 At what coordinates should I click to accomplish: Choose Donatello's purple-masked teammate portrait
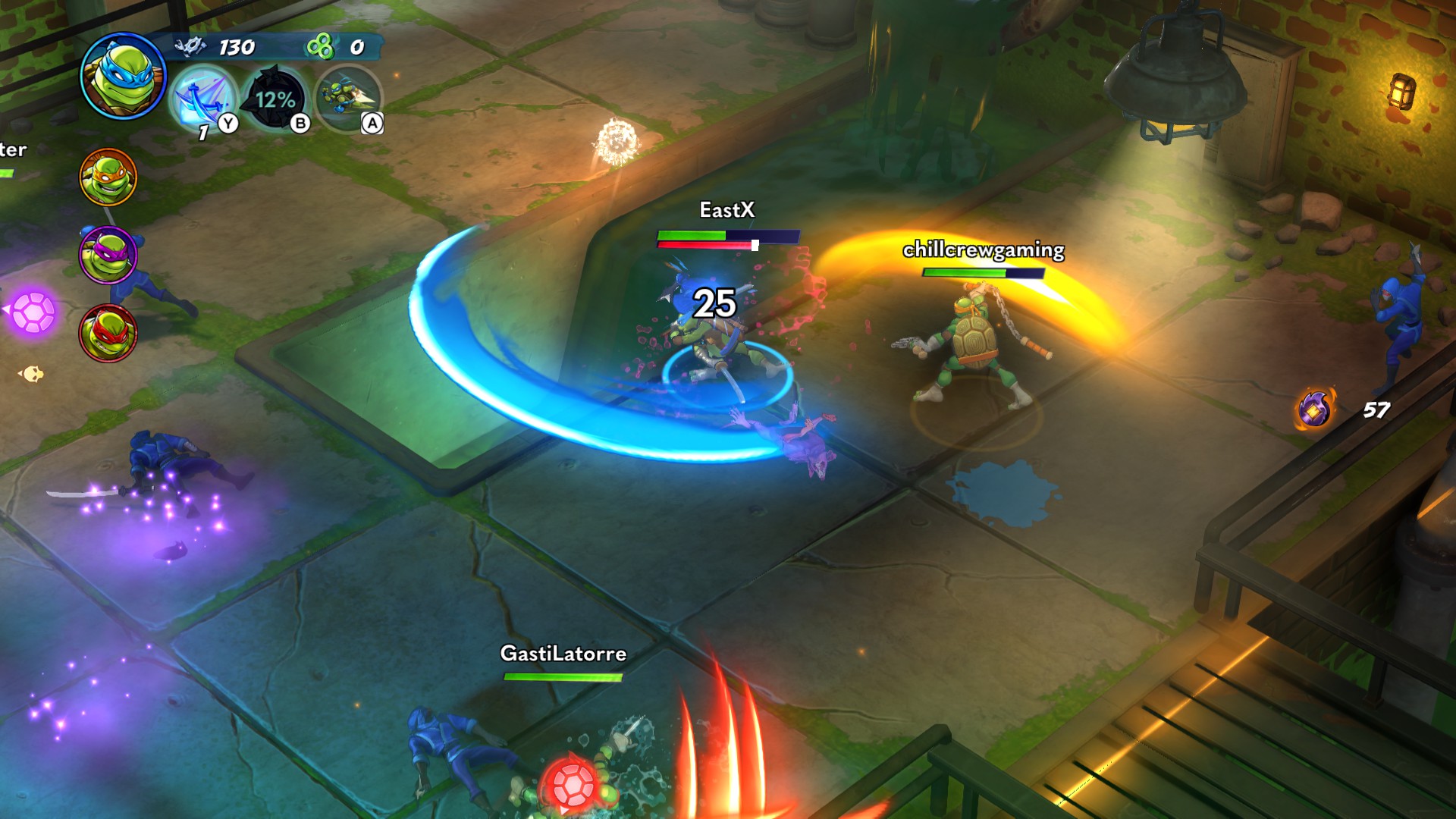[x=108, y=255]
